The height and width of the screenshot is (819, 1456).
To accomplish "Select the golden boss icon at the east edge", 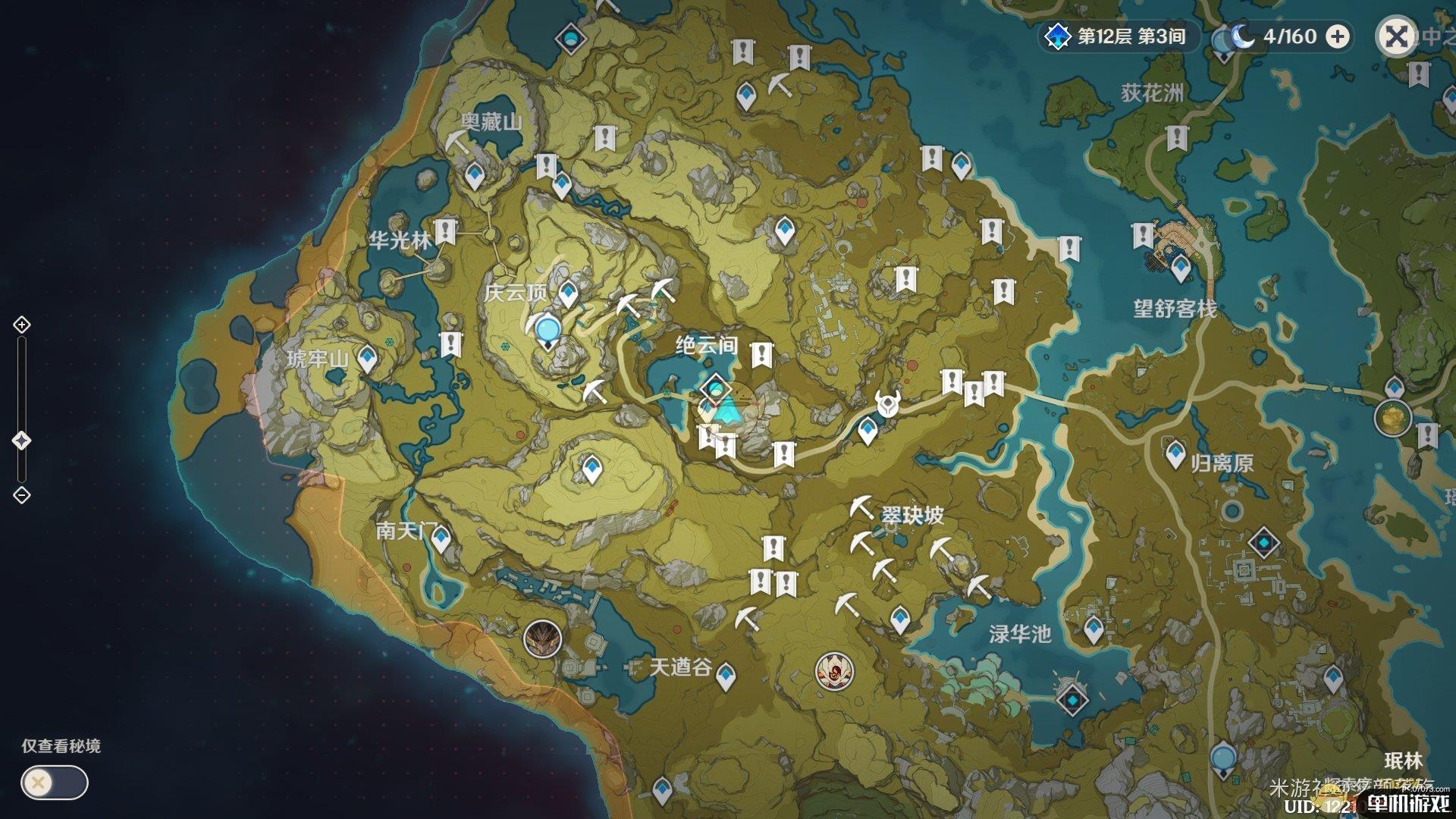I will pyautogui.click(x=1392, y=419).
